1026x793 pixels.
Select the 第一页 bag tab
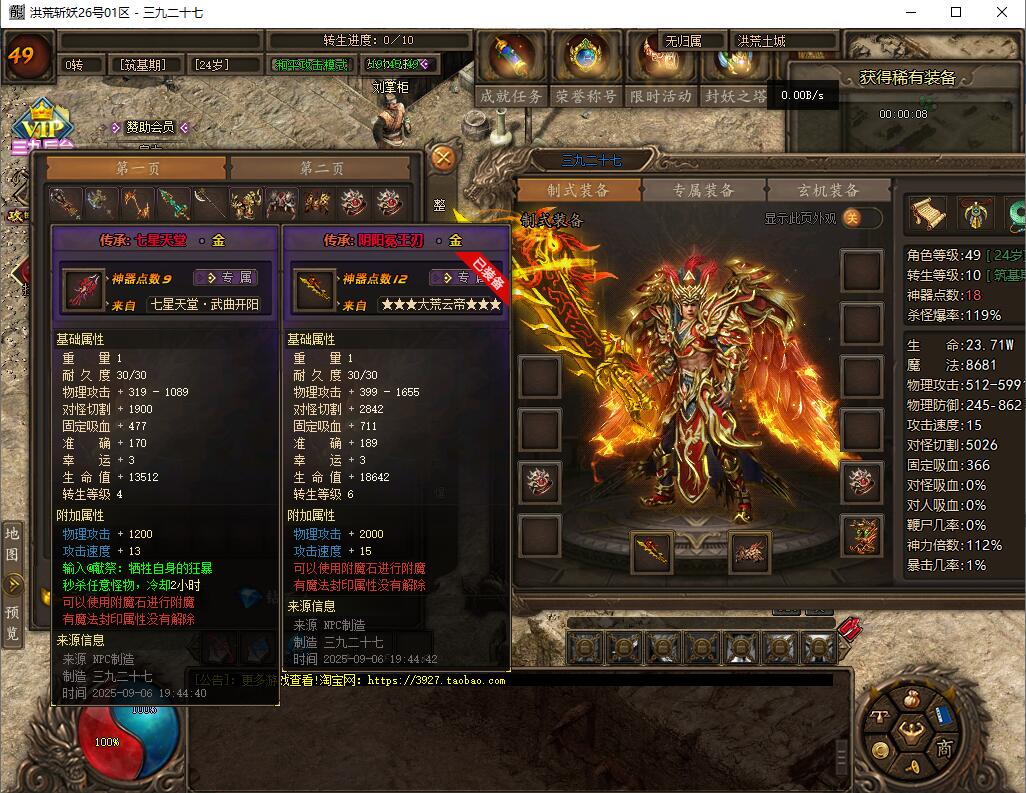click(x=137, y=169)
